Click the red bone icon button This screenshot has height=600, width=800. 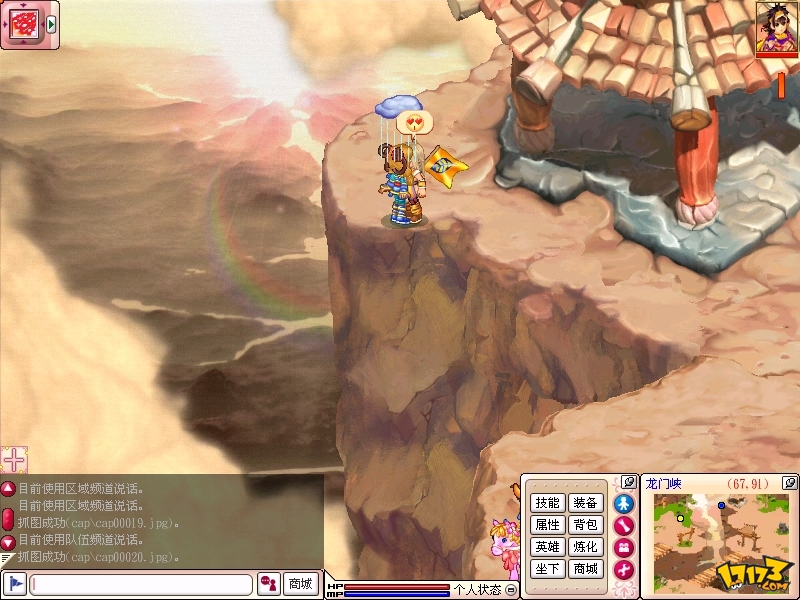pos(624,525)
